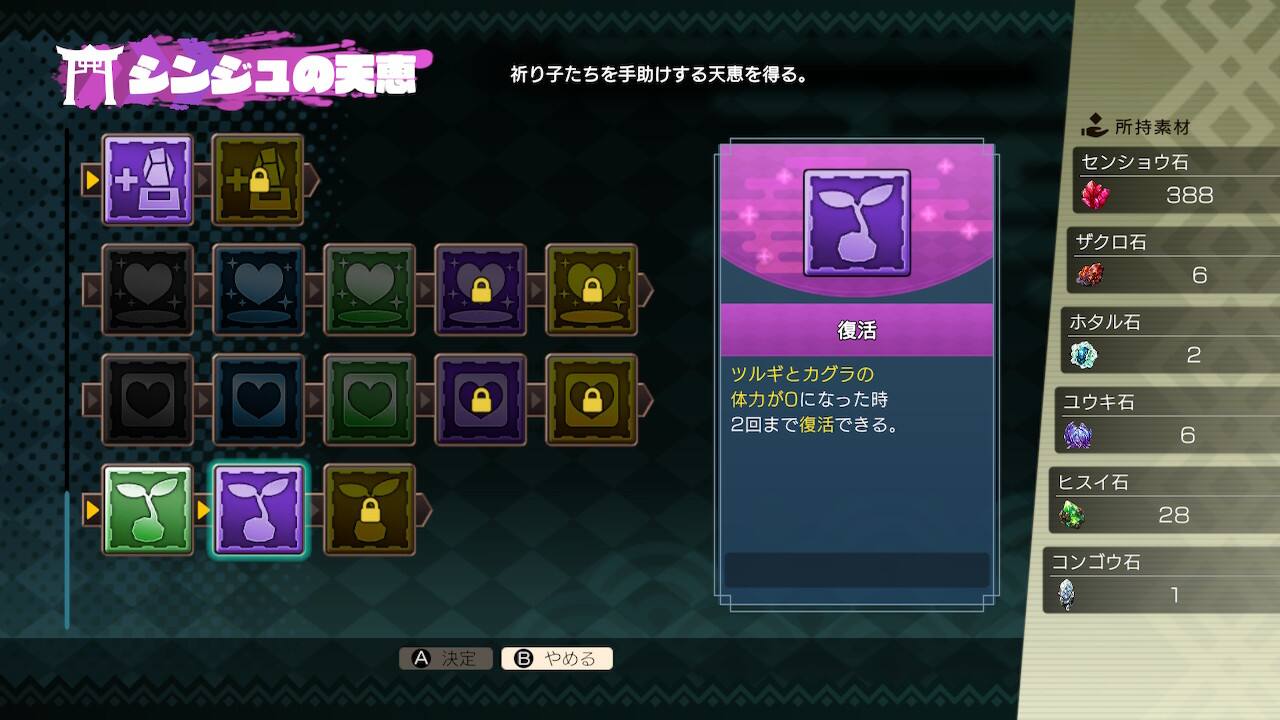This screenshot has height=720, width=1280.
Task: Choose the green sprout revival blessing
Action: 148,510
